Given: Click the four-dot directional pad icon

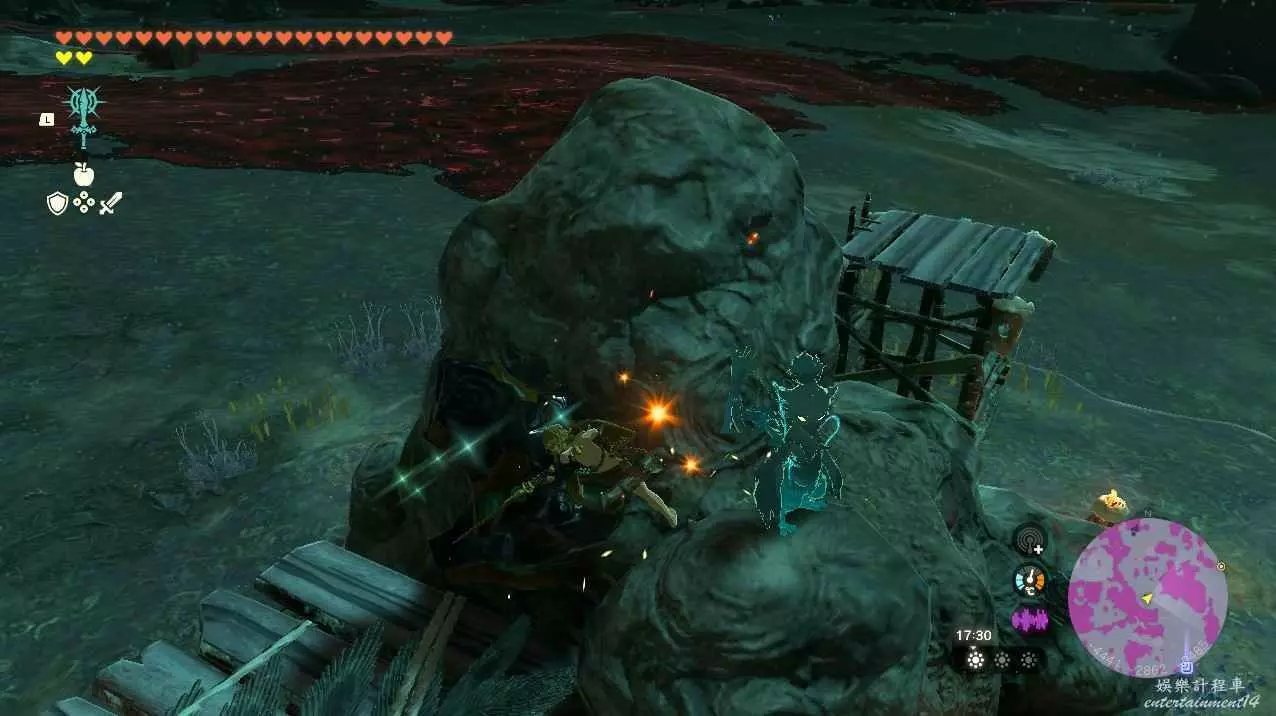Looking at the screenshot, I should click(84, 204).
